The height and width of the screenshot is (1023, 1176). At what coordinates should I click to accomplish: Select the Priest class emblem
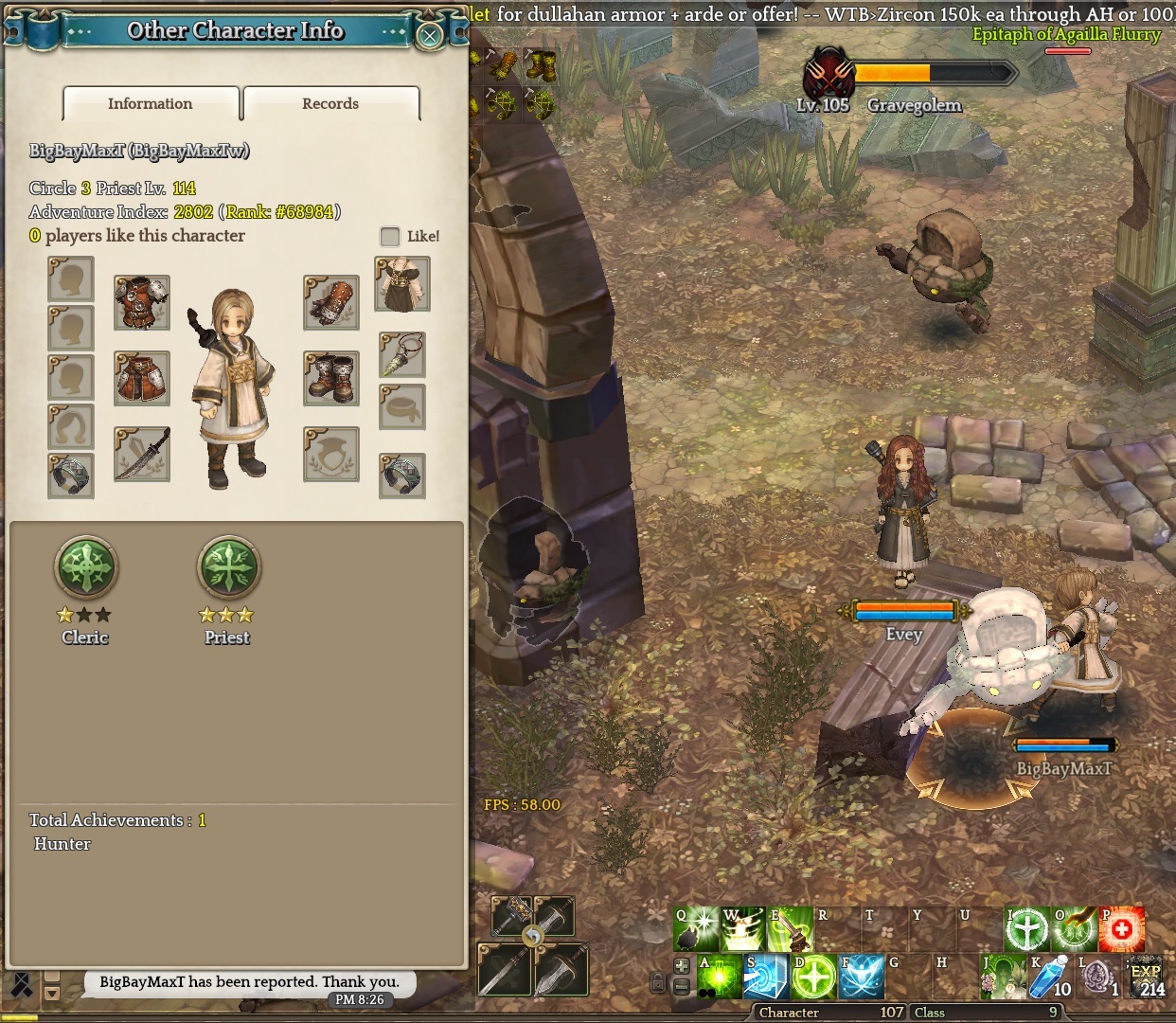(228, 567)
